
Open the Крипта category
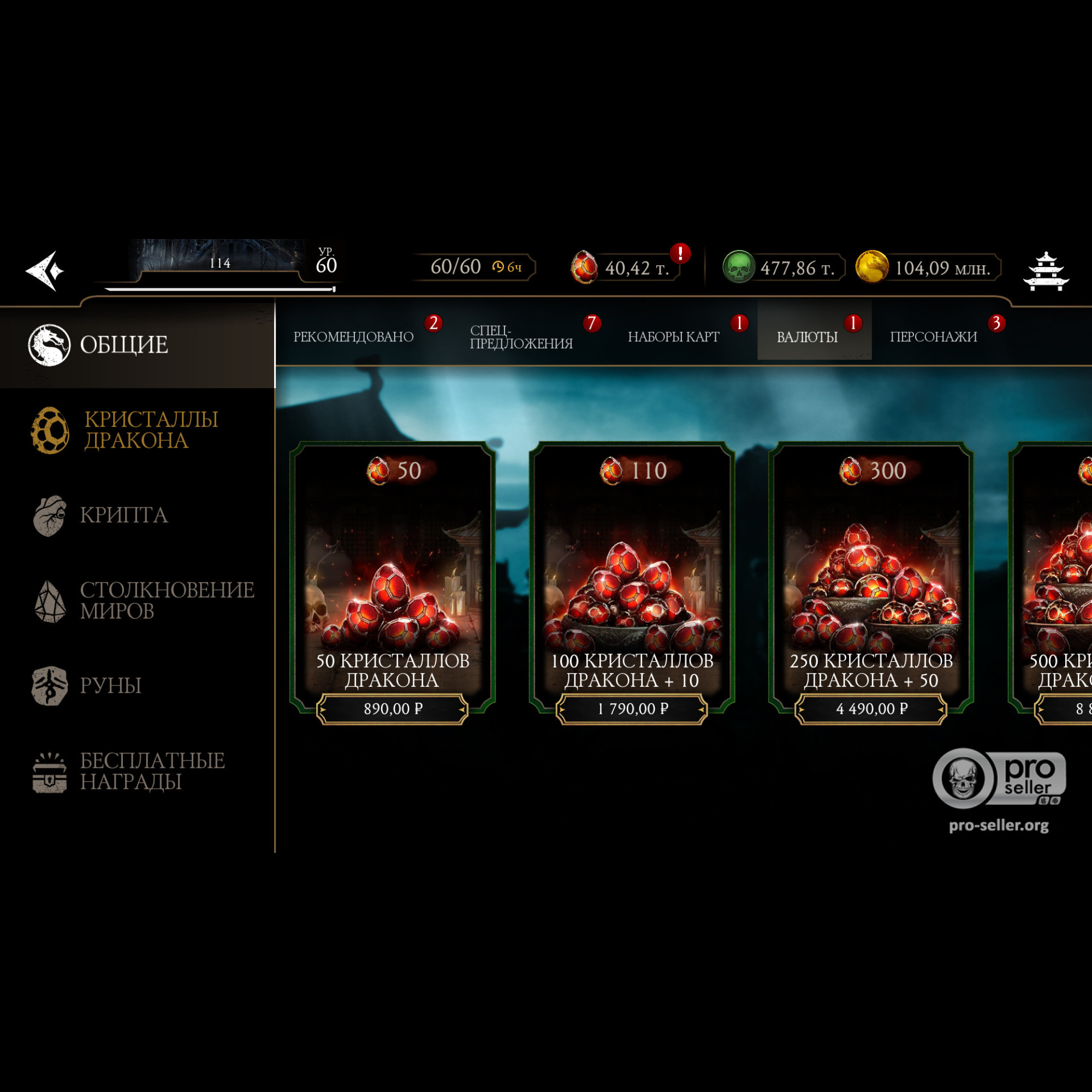[x=123, y=515]
